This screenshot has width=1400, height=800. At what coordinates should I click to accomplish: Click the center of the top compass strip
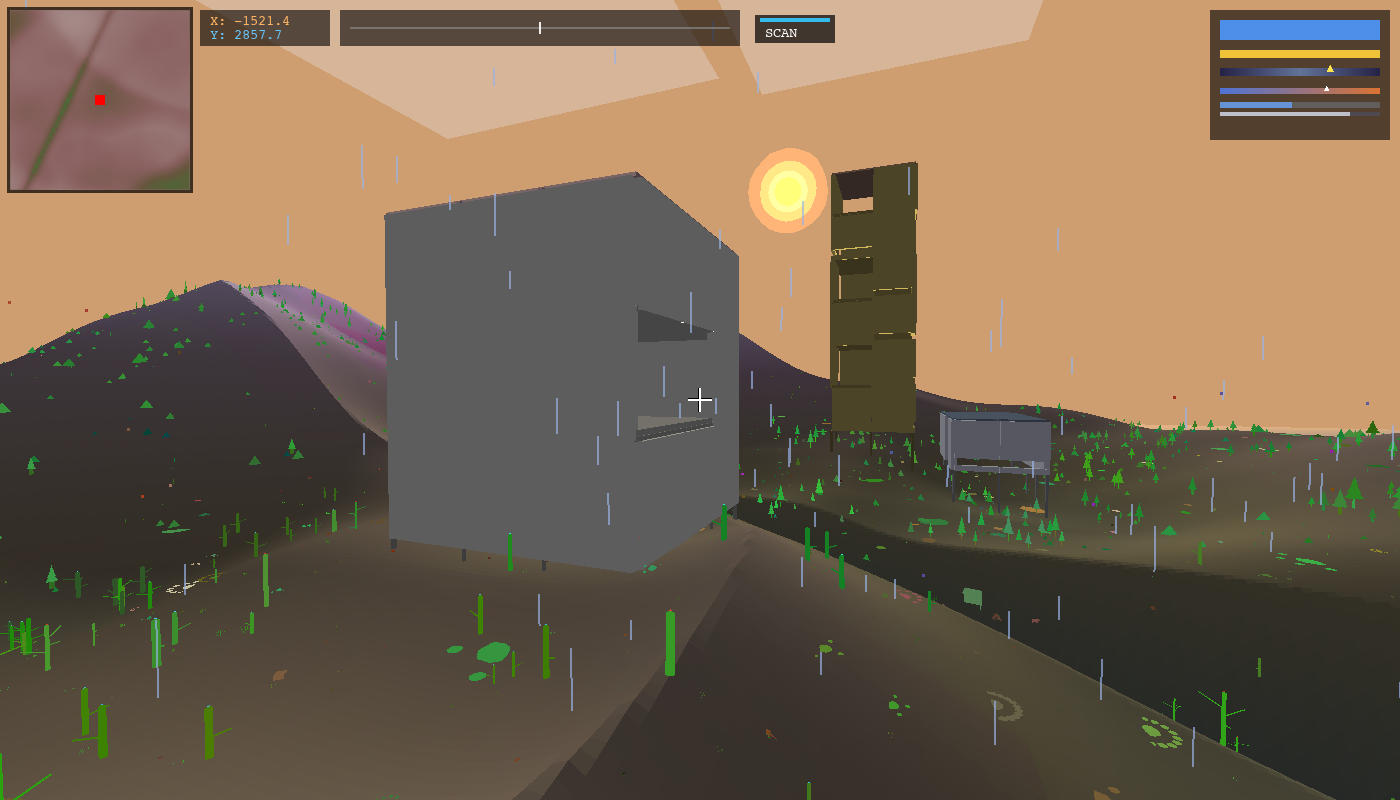pos(540,28)
